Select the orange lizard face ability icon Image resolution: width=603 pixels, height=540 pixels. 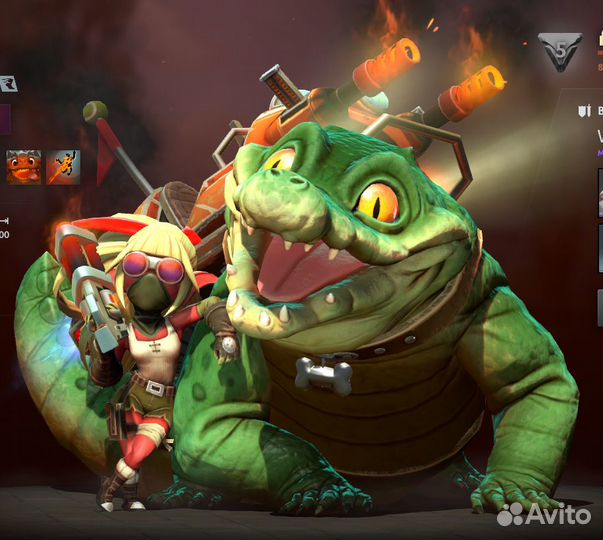[24, 166]
